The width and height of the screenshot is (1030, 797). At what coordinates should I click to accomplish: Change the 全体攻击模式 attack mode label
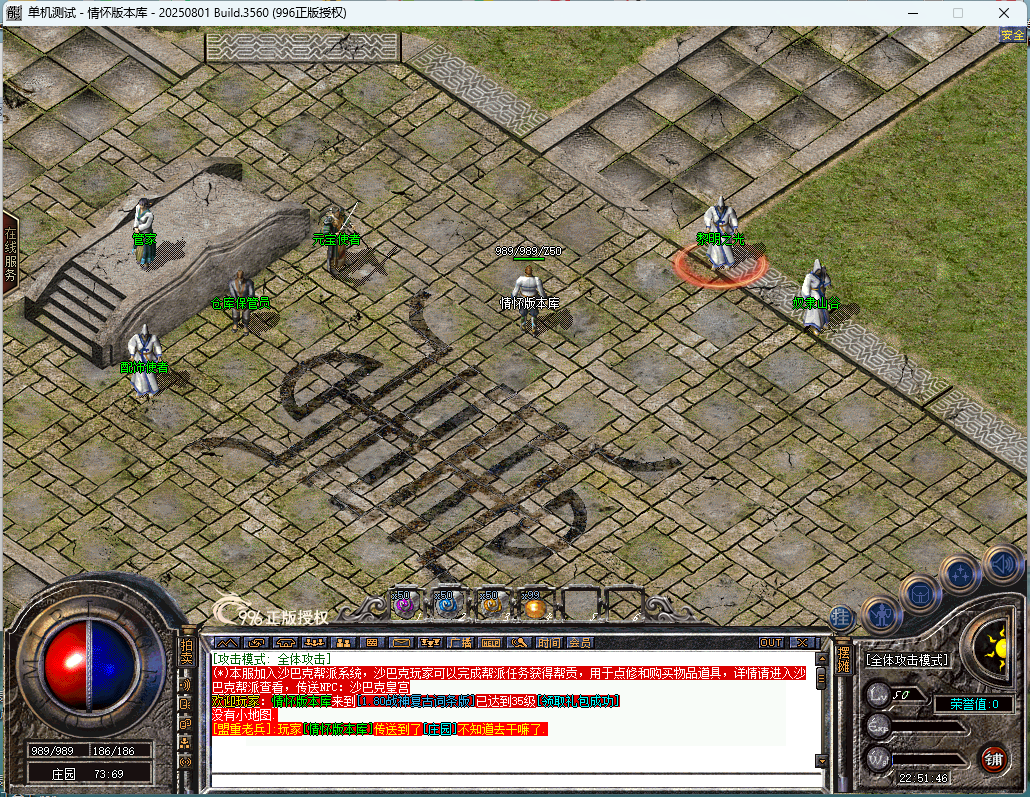[x=907, y=660]
